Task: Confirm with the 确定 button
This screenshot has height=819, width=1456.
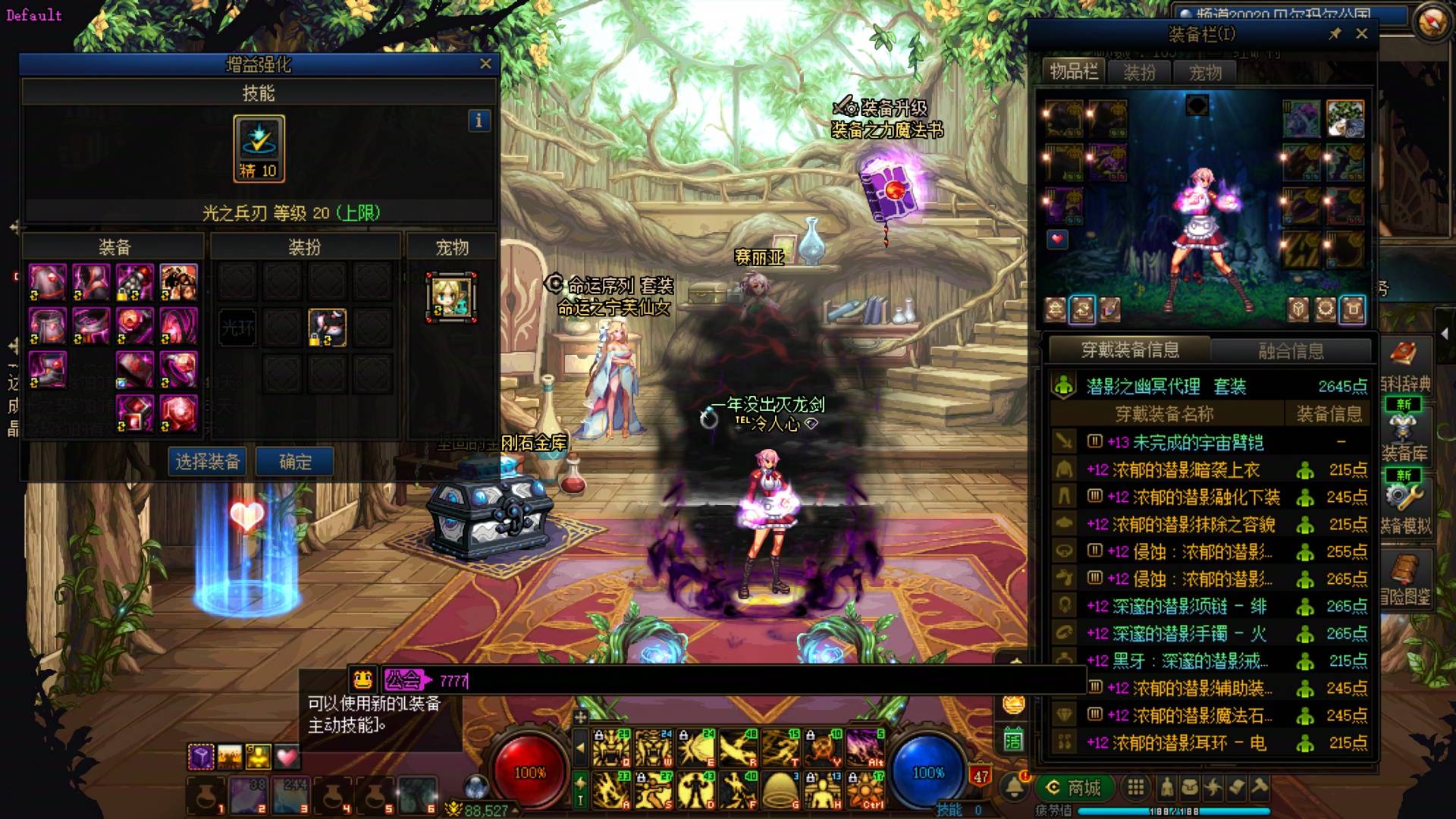Action: point(295,462)
